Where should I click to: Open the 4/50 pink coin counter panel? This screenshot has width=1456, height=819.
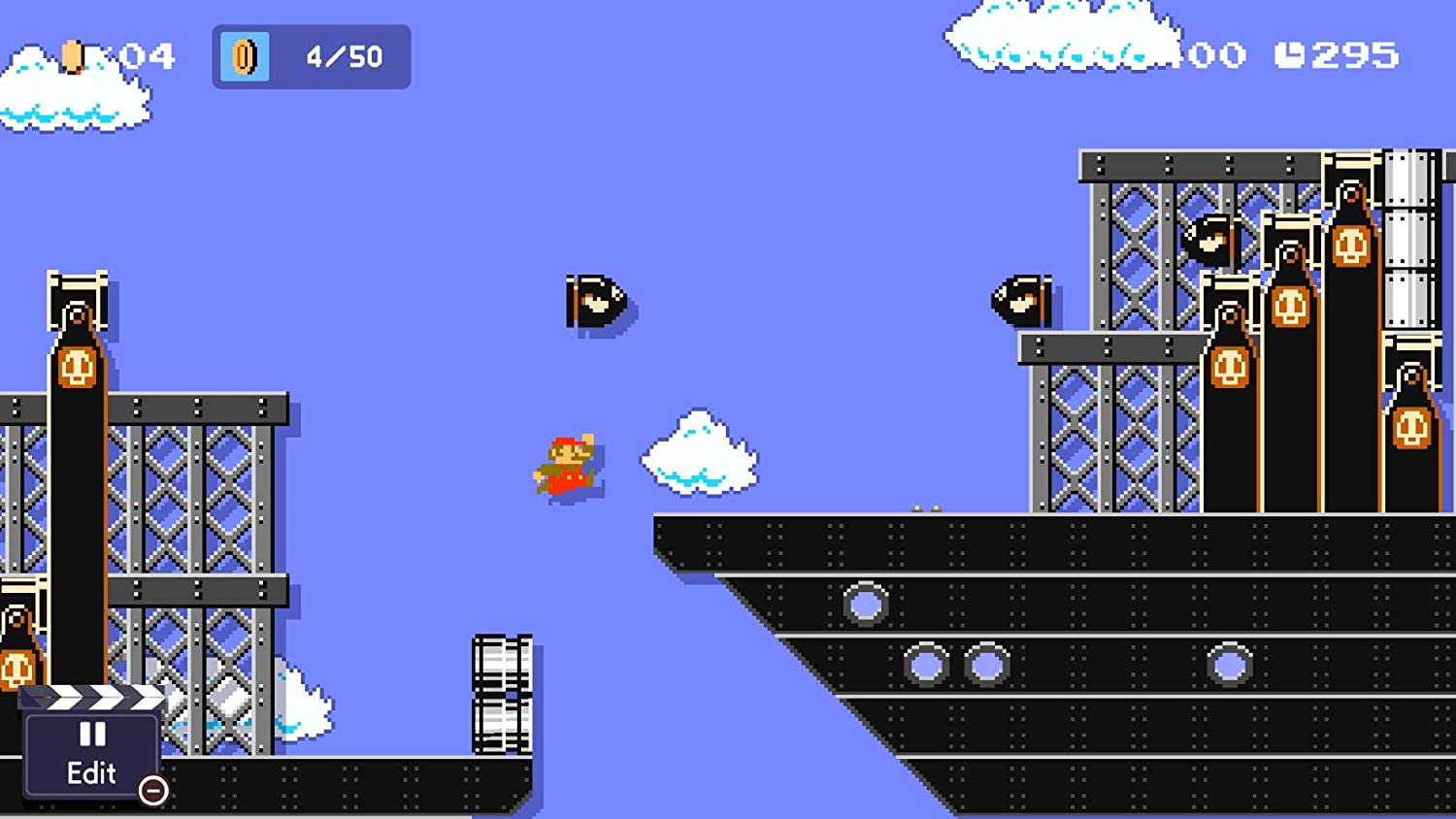click(311, 58)
